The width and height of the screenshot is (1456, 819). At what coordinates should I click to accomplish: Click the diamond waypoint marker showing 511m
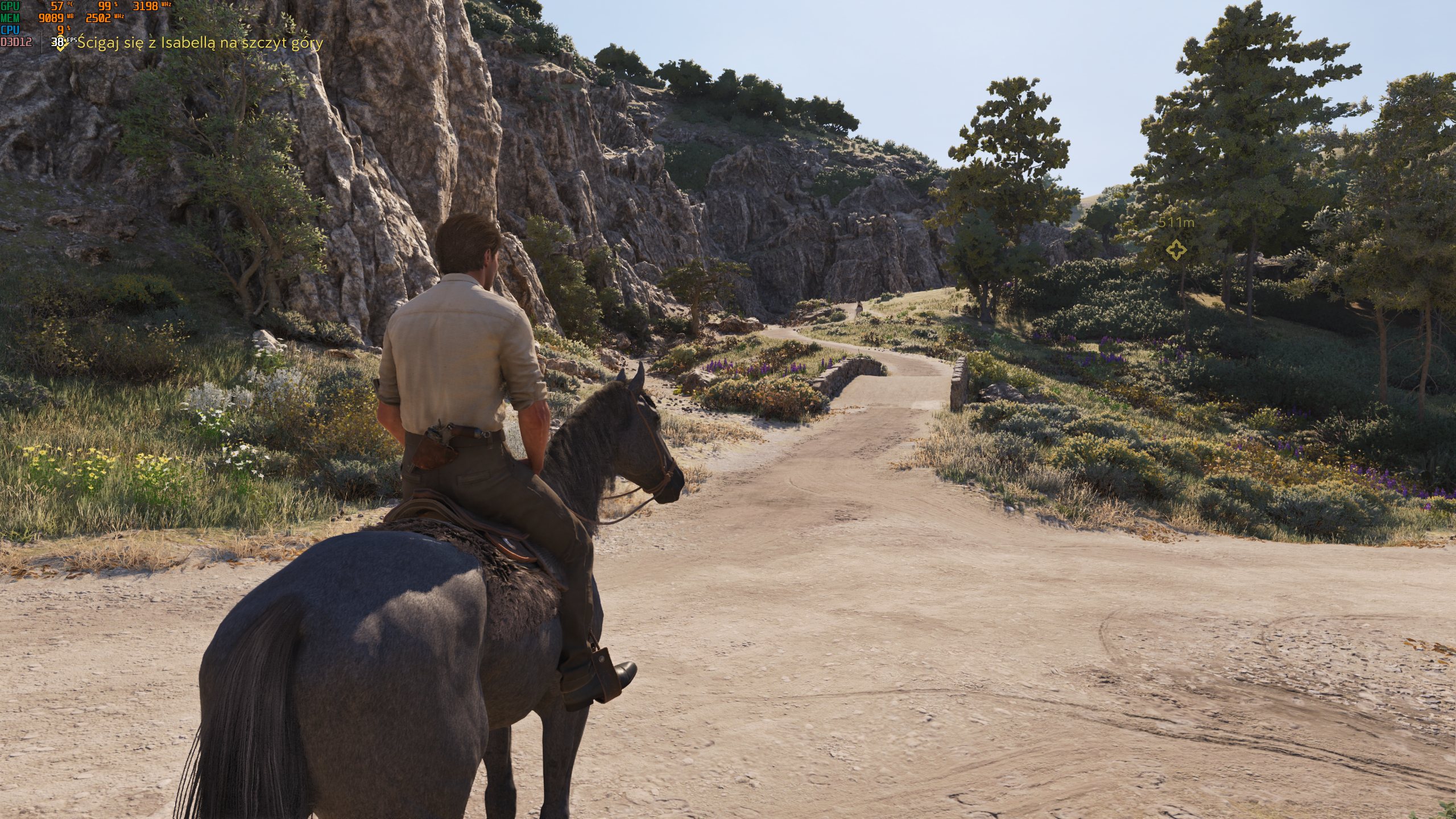[x=1176, y=250]
